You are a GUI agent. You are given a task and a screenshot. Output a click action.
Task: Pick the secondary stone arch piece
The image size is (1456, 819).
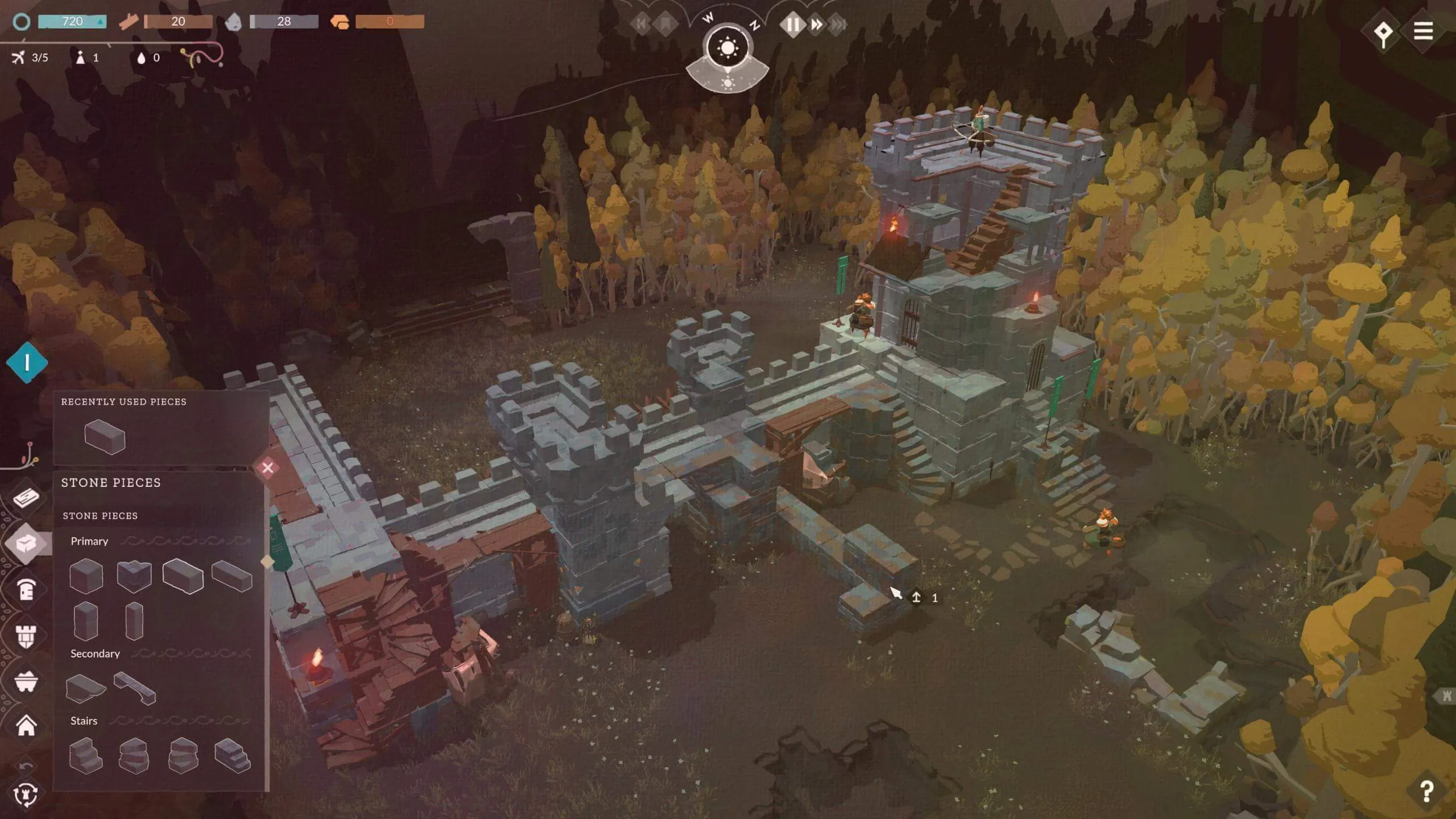tap(135, 688)
